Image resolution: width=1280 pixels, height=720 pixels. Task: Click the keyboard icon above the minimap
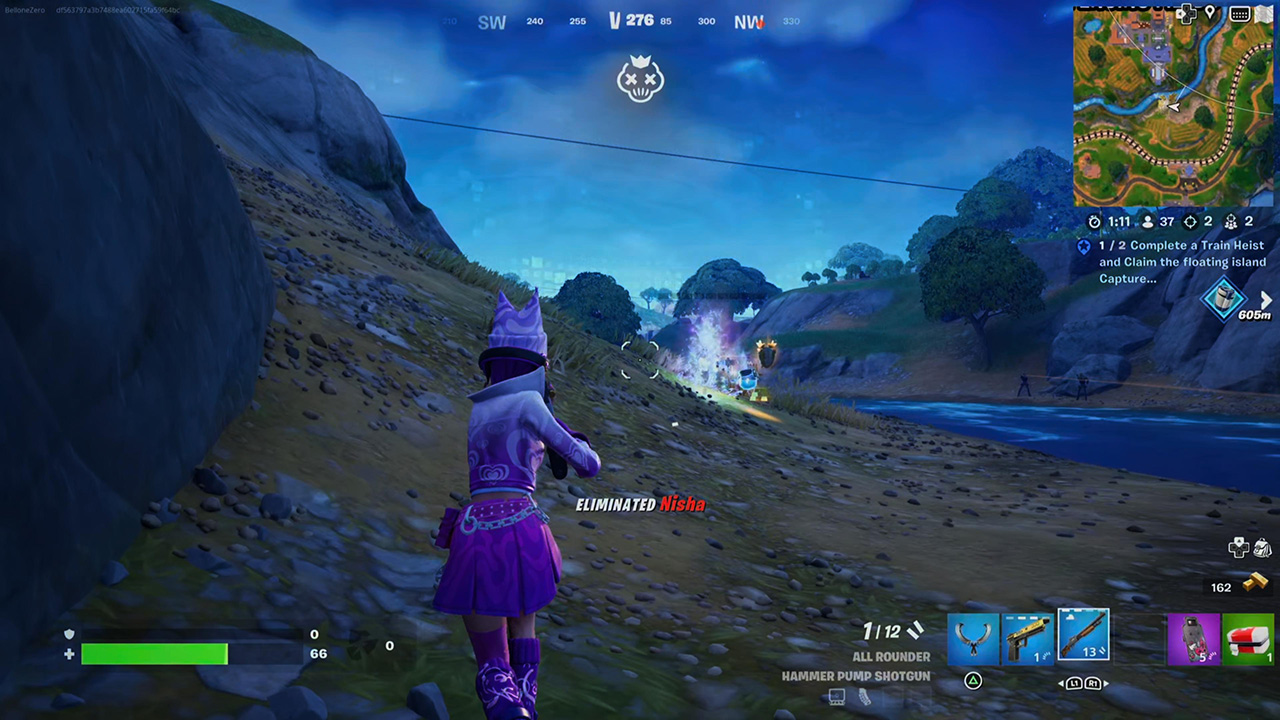(1240, 14)
